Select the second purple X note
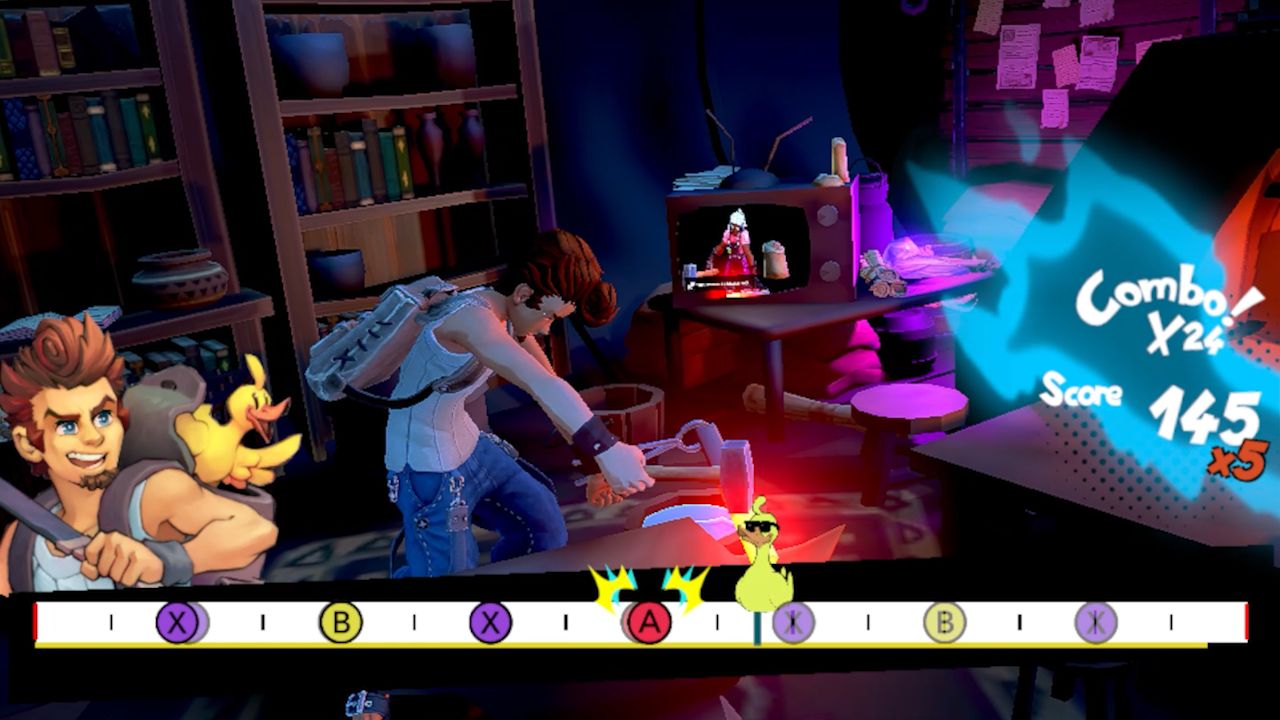 (489, 622)
